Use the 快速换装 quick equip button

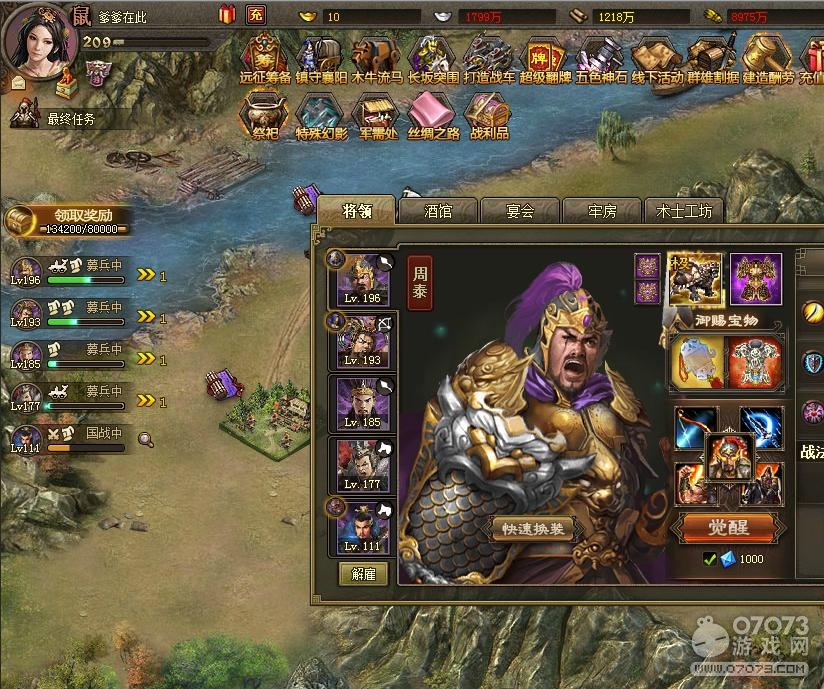[533, 530]
